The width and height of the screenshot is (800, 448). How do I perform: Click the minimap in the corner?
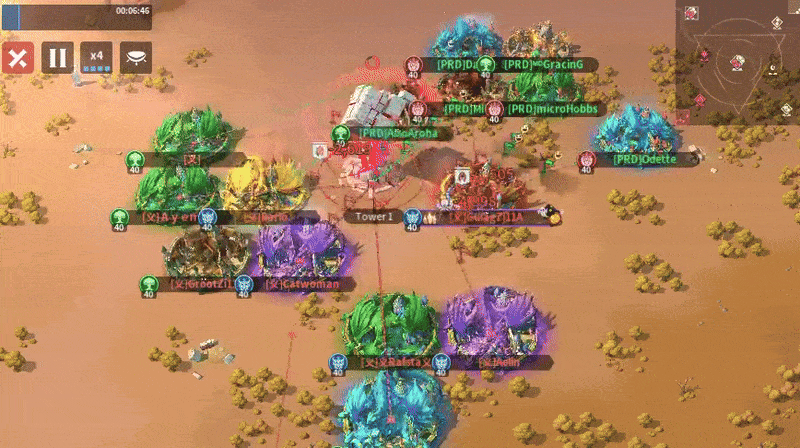coord(738,55)
